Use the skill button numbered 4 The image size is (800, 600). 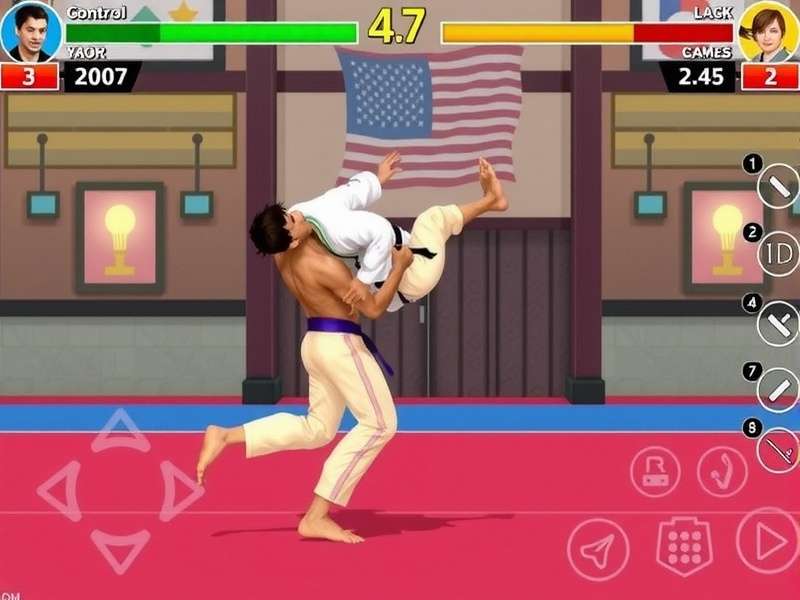(778, 322)
